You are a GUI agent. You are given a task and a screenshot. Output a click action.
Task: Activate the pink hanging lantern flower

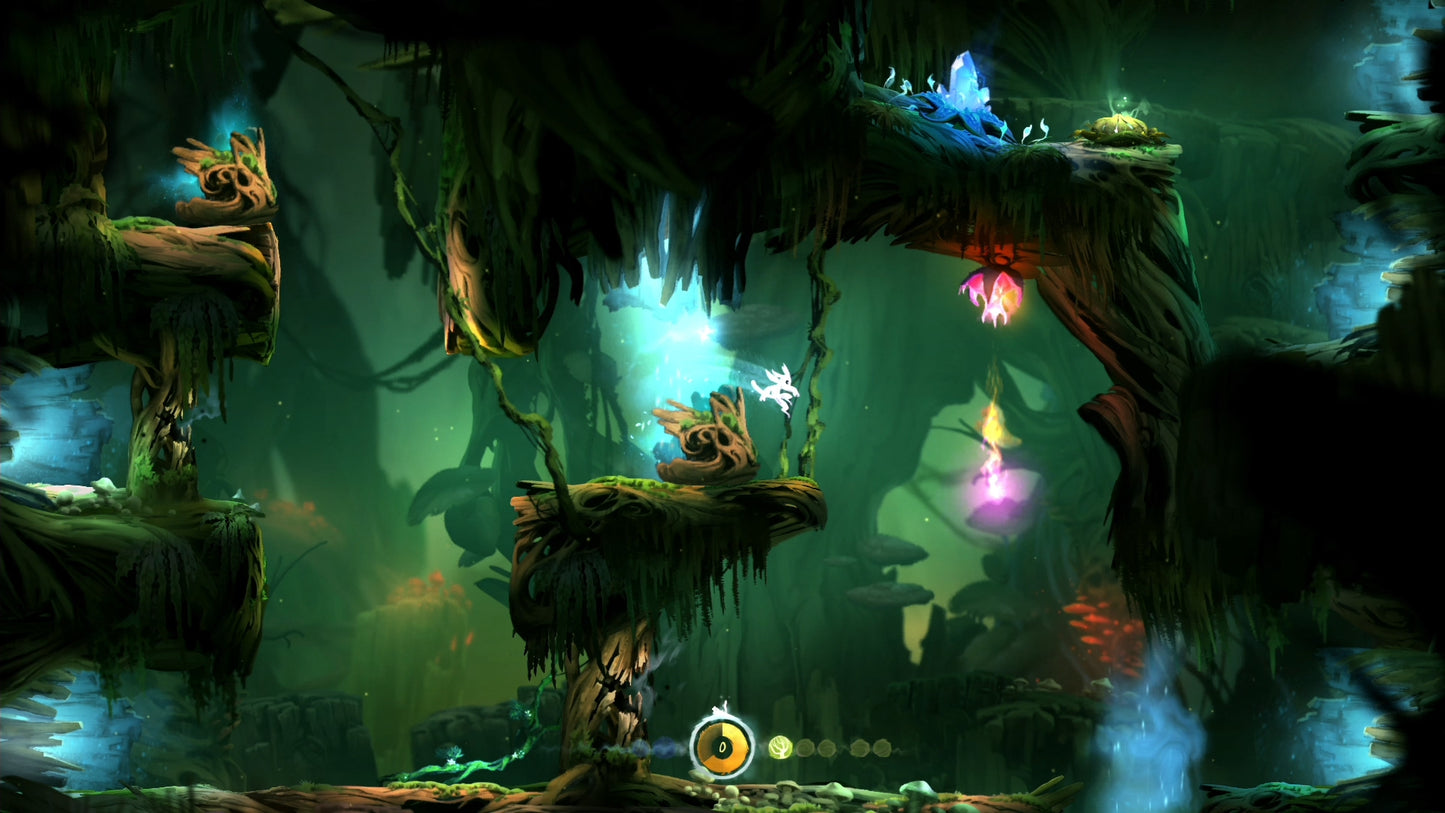tap(995, 290)
